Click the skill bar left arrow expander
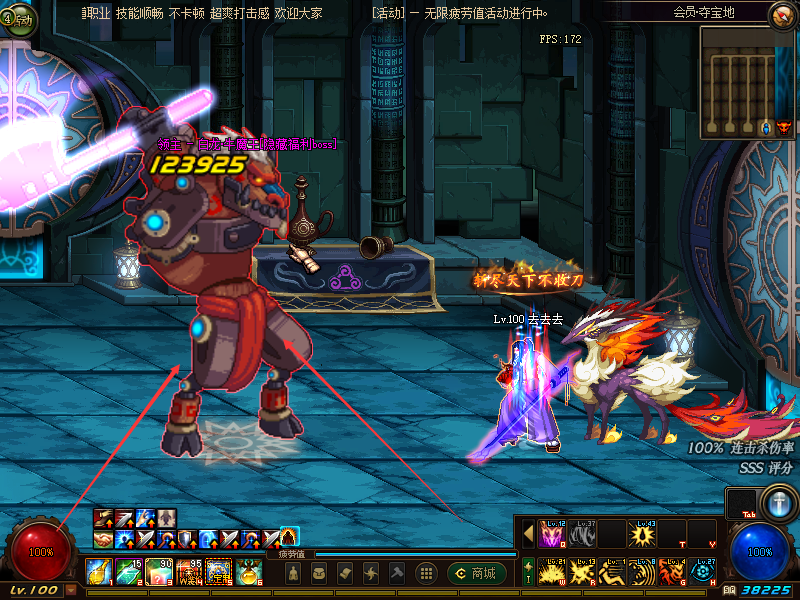 click(528, 533)
